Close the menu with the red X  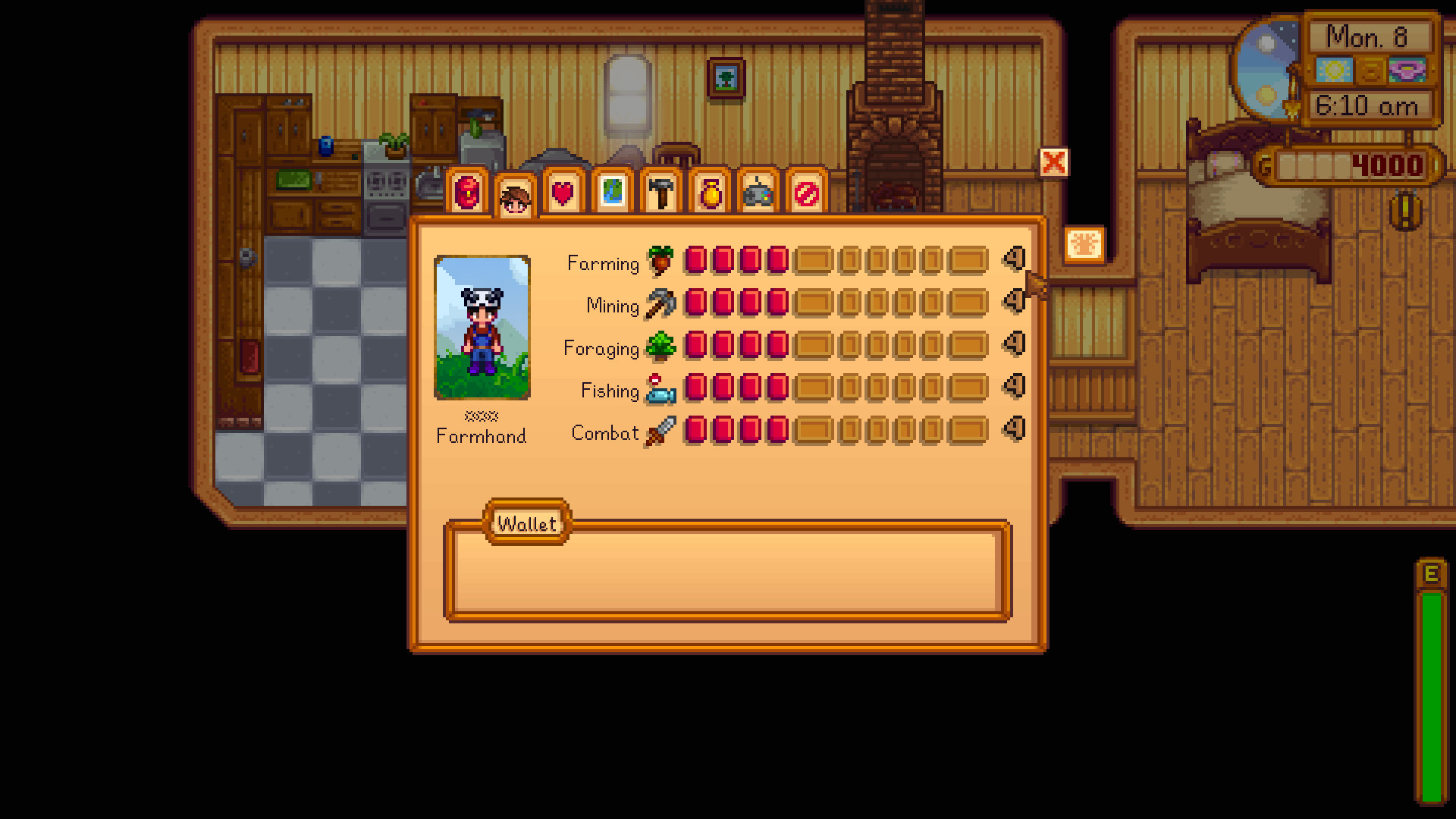[1053, 162]
